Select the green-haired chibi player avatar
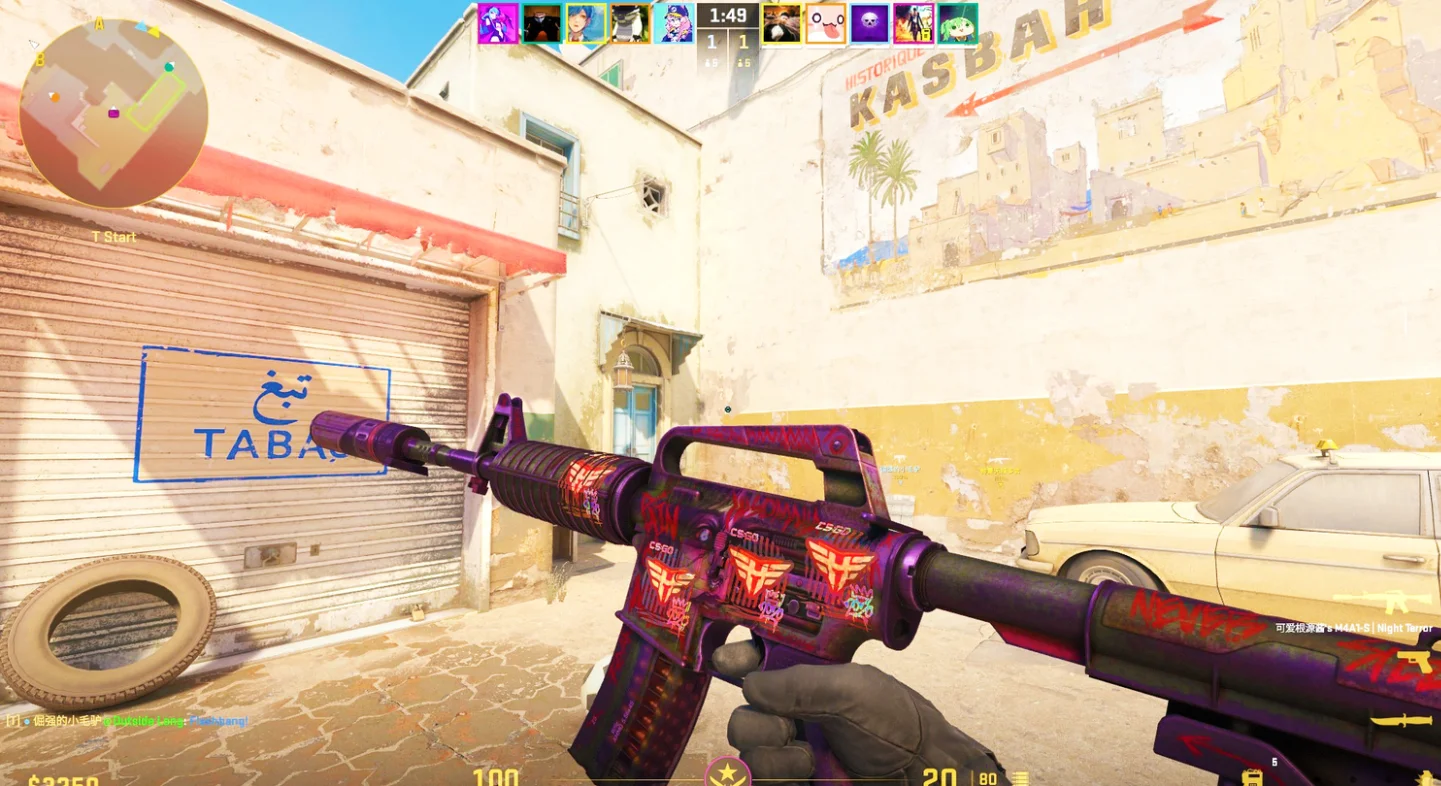 pyautogui.click(x=958, y=23)
